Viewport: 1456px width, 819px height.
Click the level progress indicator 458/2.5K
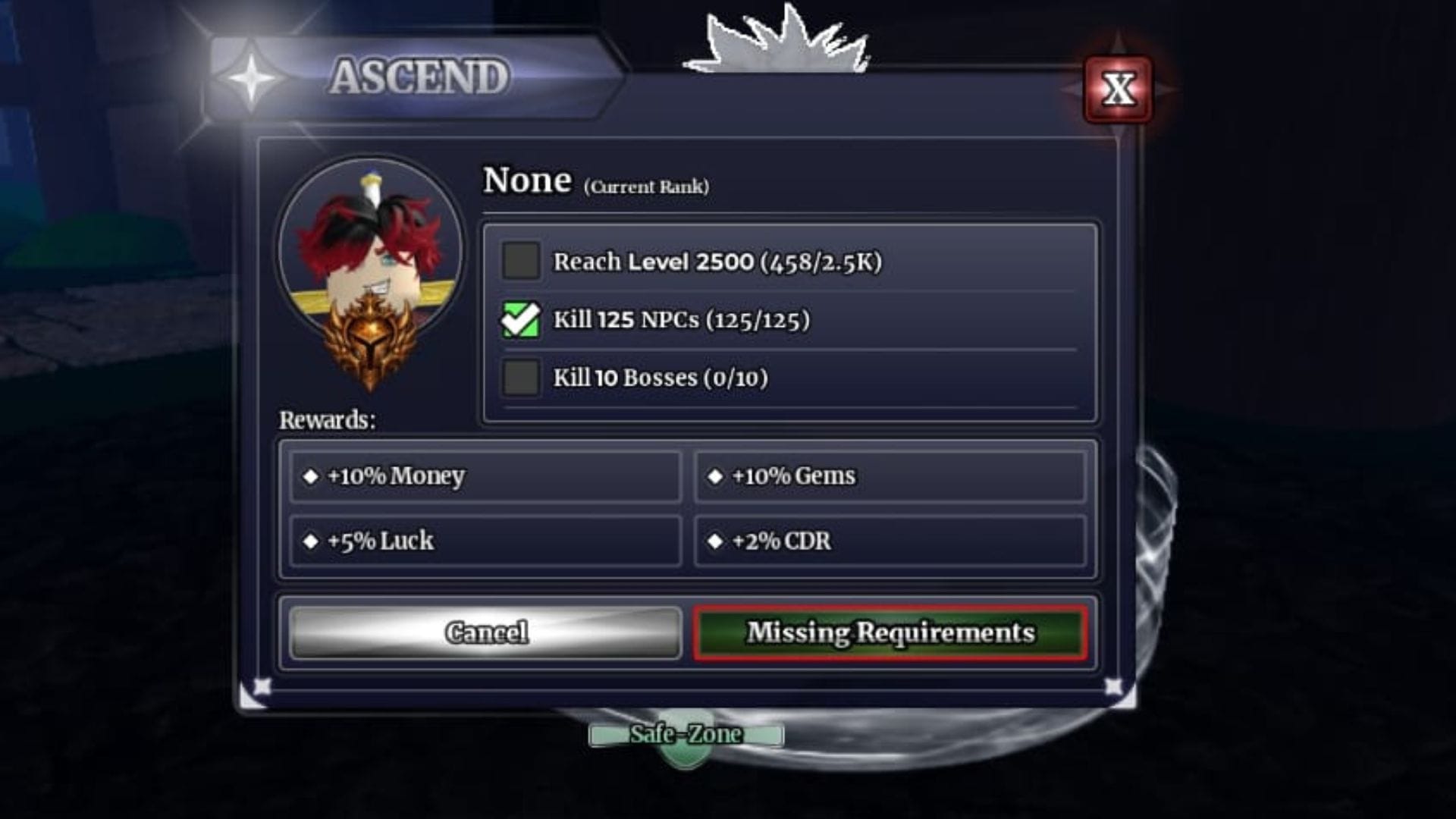click(x=824, y=262)
